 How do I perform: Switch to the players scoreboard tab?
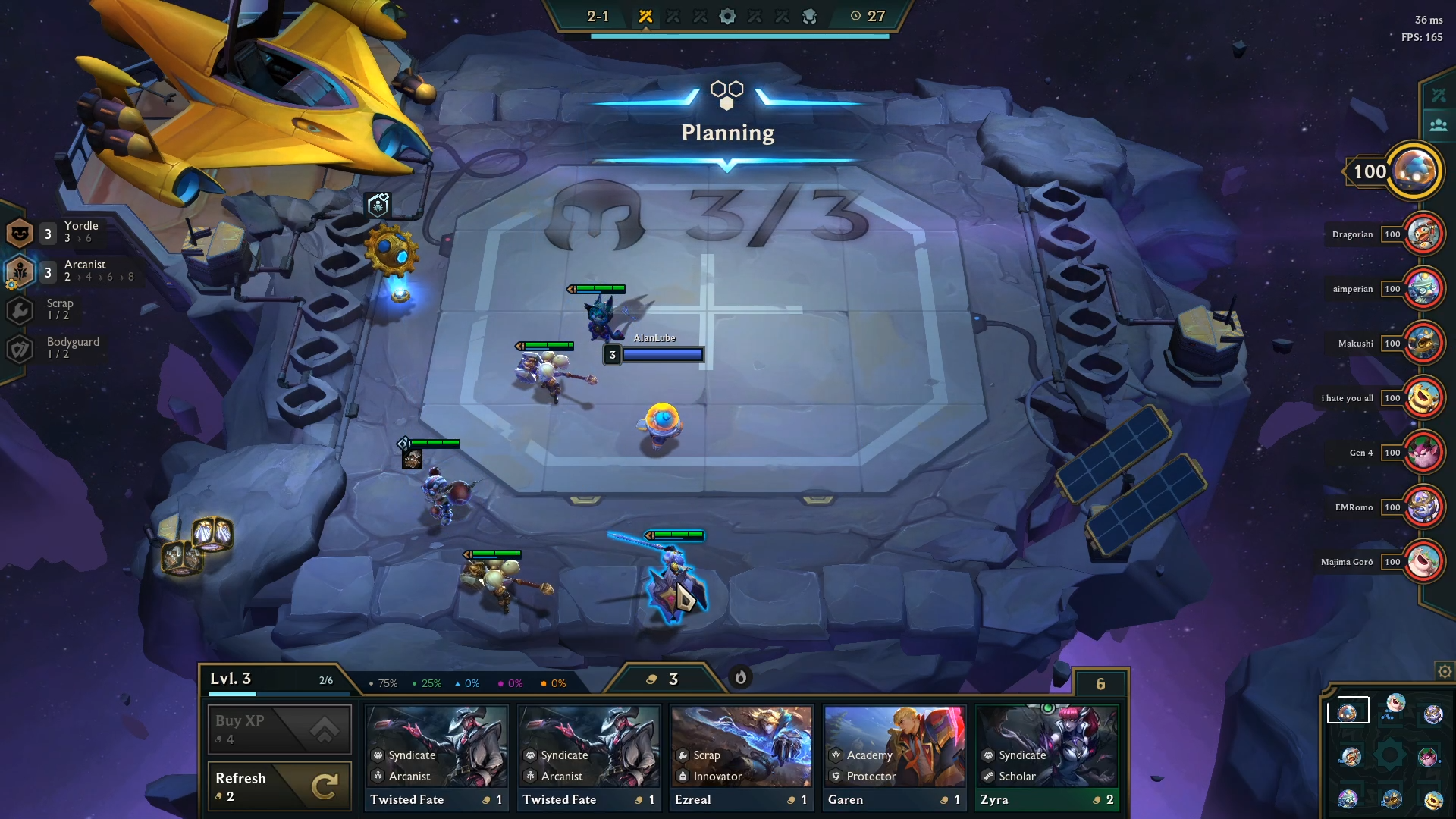(1439, 125)
